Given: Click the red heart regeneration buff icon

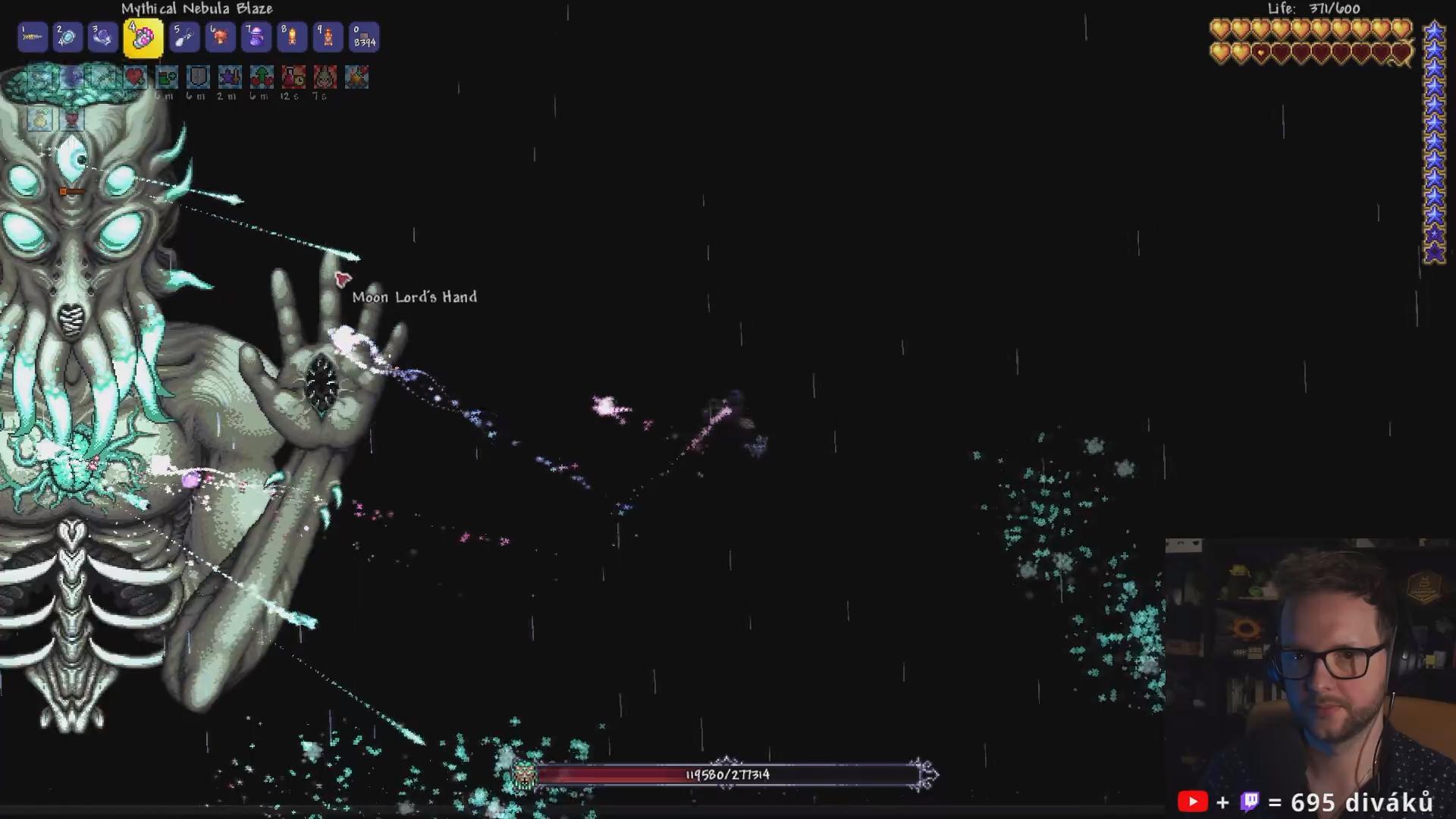Looking at the screenshot, I should tap(135, 77).
